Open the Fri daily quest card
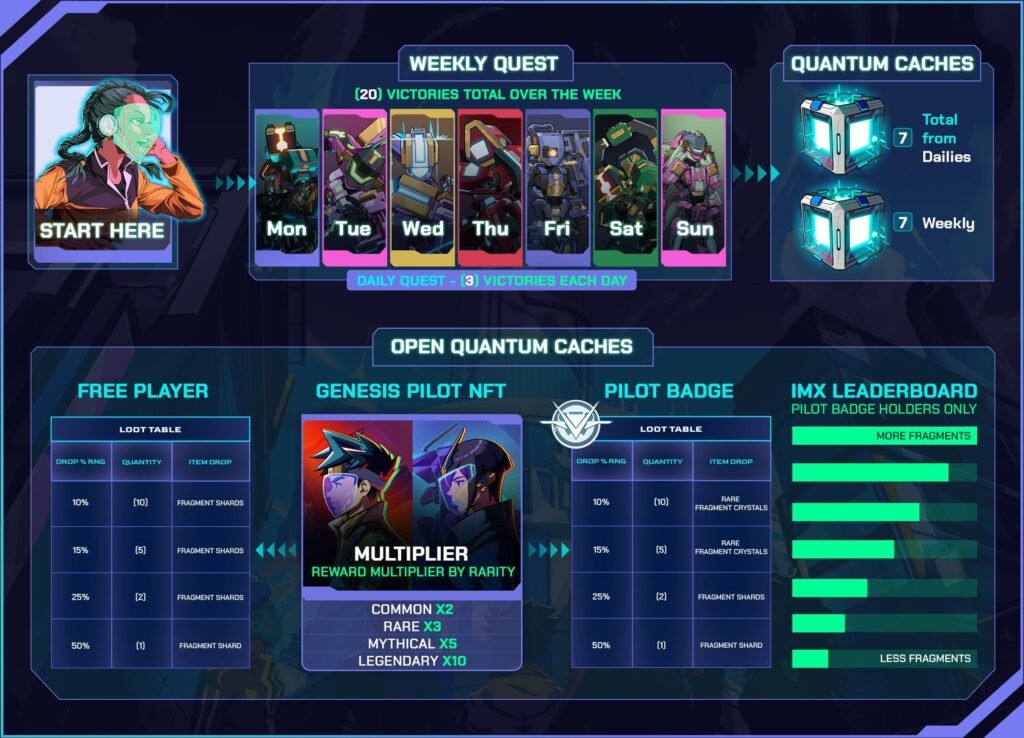The image size is (1024, 738). pos(558,188)
